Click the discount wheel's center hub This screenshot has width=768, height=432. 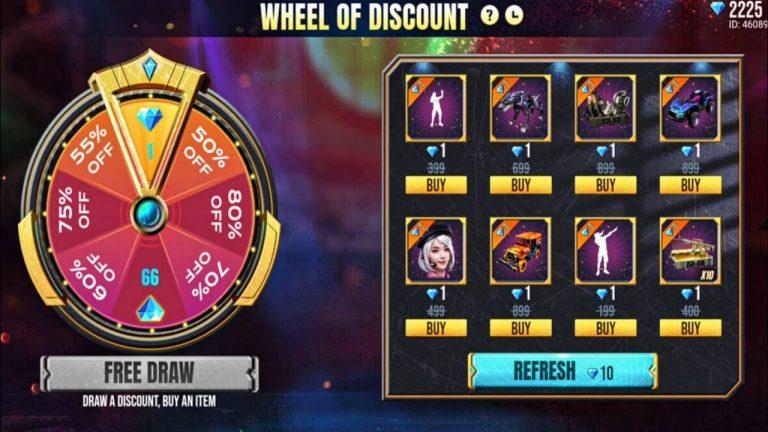[150, 213]
